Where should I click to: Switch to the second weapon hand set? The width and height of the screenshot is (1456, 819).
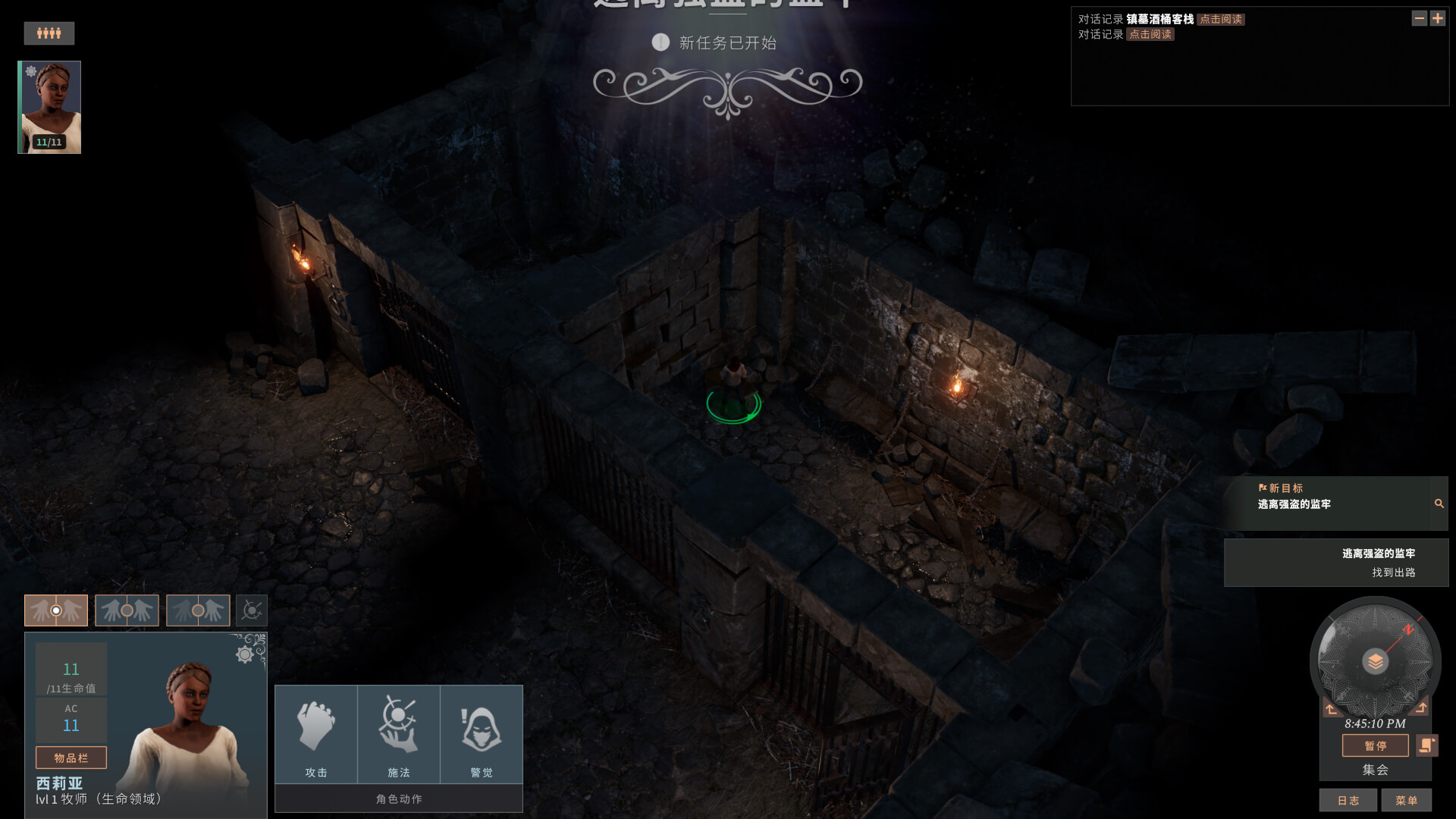click(127, 610)
